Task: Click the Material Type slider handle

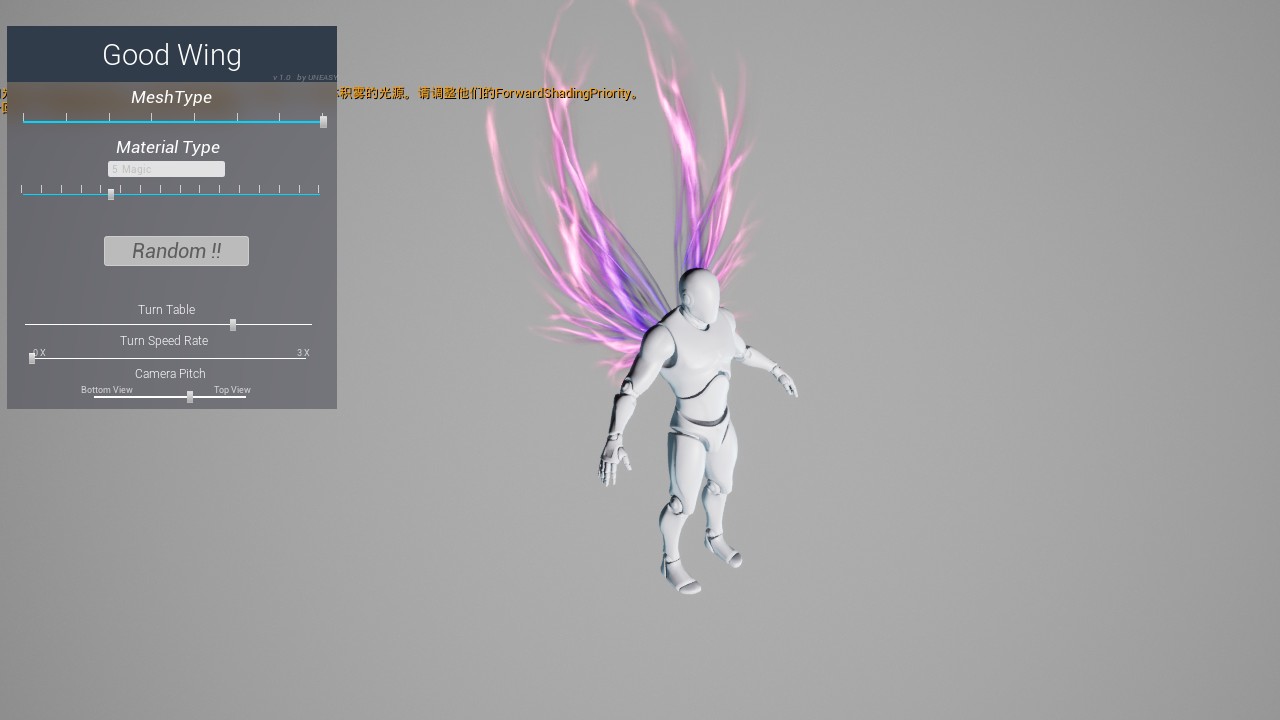Action: pos(111,194)
